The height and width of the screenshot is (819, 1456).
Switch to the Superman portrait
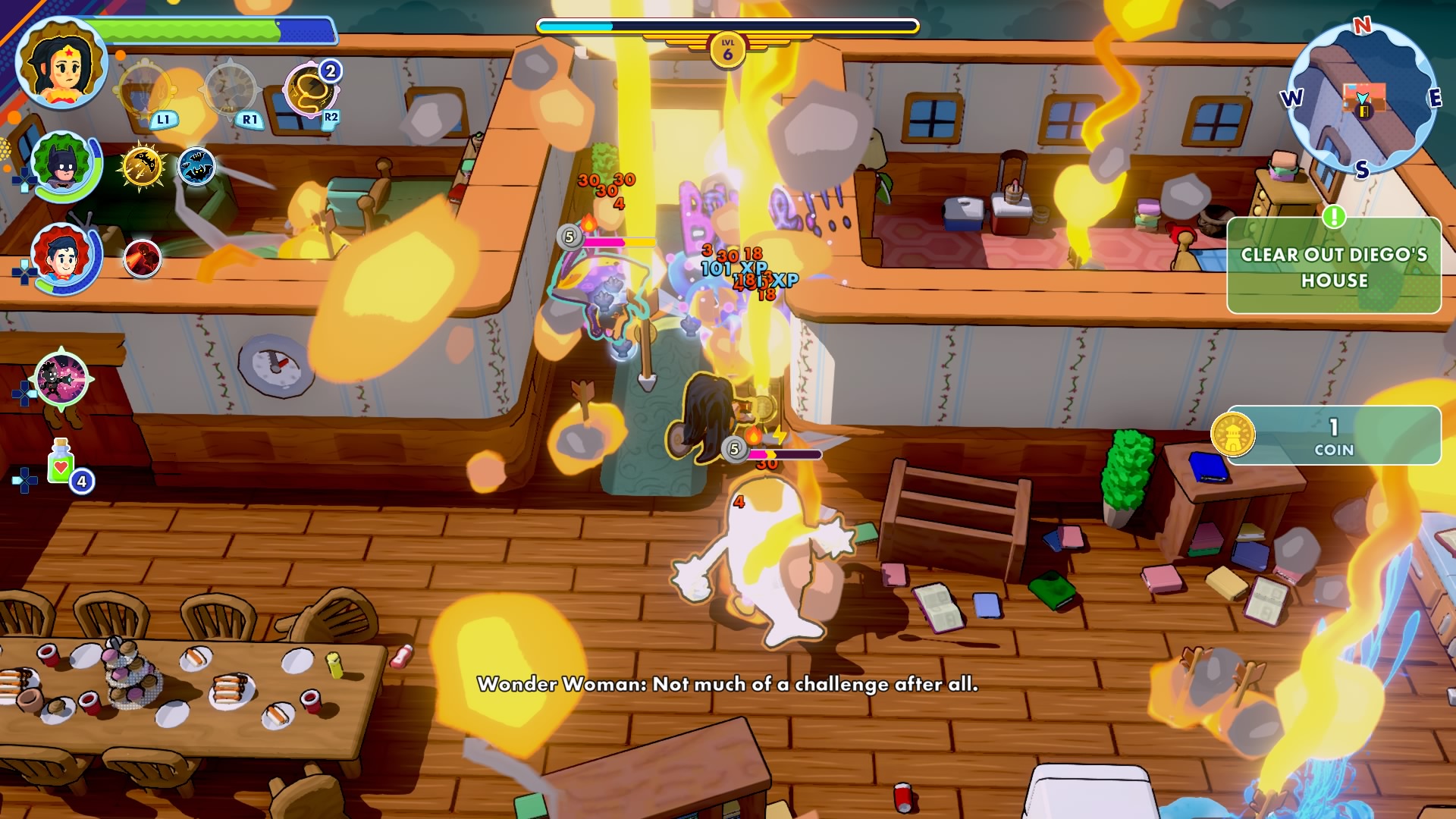tap(64, 257)
